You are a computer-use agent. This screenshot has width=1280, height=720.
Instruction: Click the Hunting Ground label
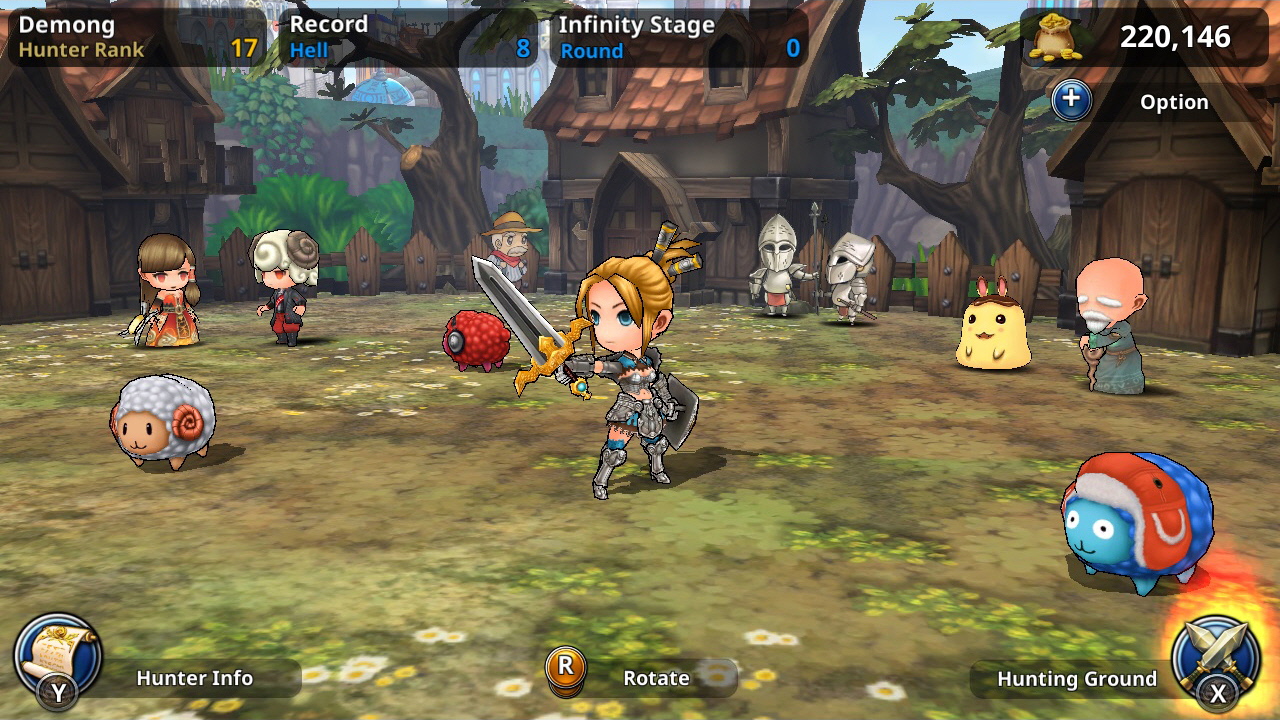(x=1079, y=678)
